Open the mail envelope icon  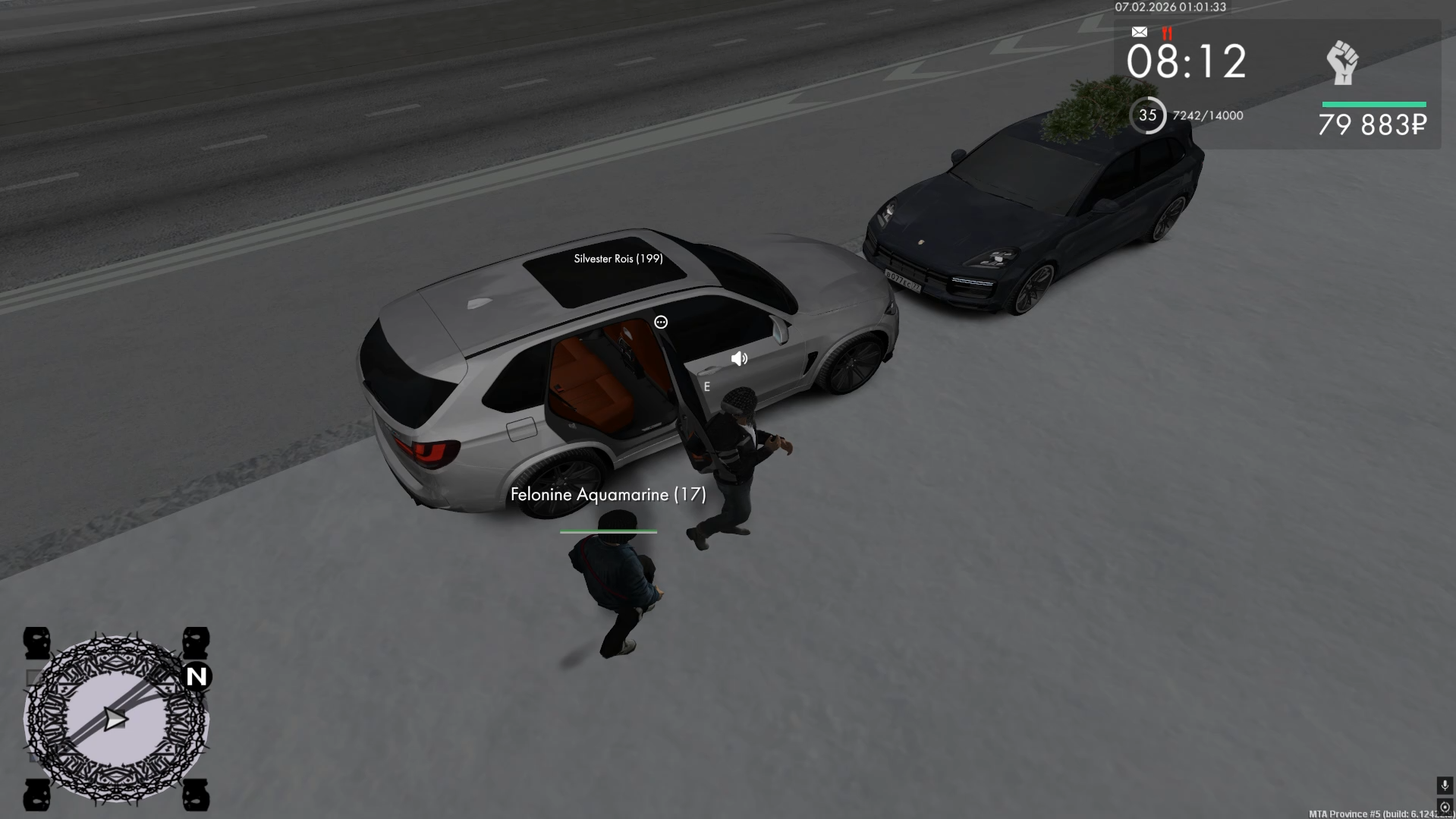click(1139, 32)
